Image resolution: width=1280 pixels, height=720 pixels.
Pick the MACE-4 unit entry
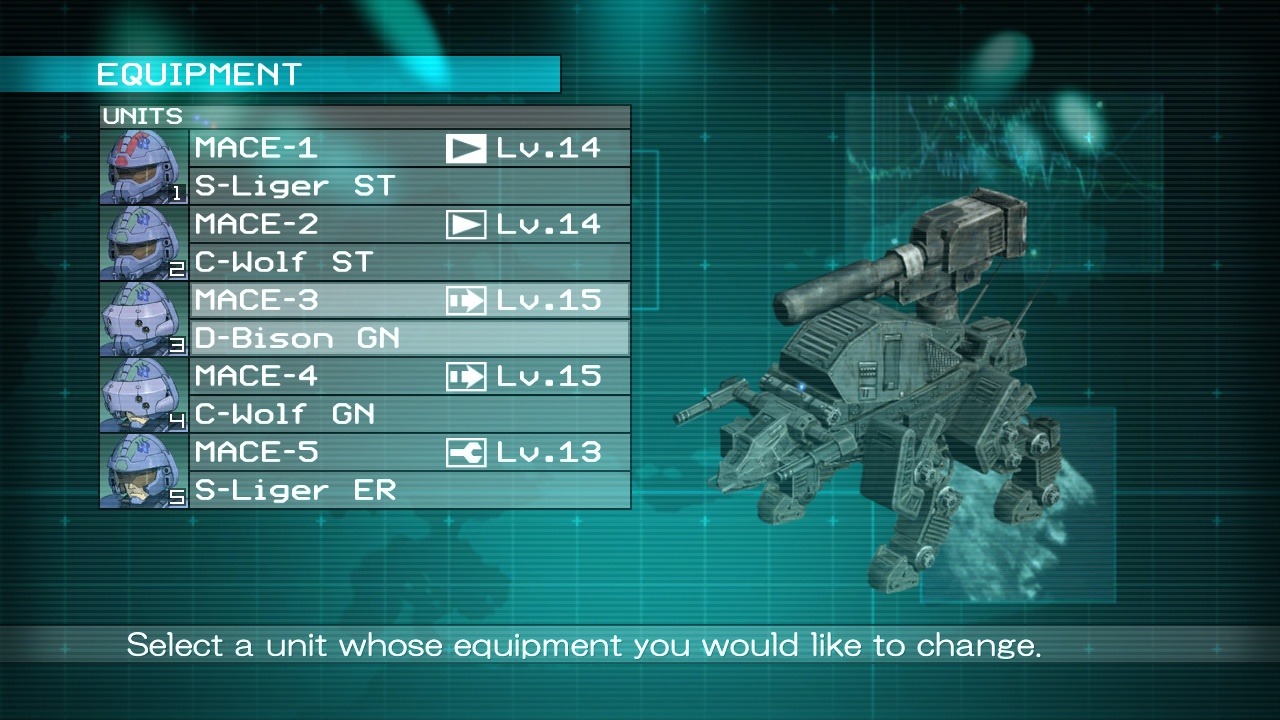(410, 376)
